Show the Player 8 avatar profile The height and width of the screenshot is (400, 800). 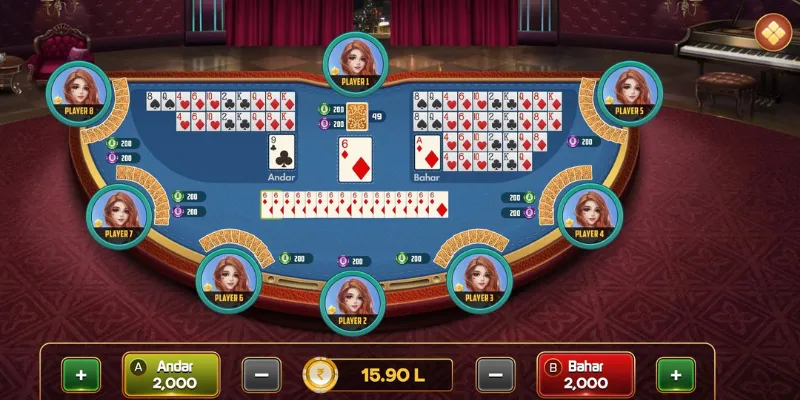click(x=78, y=91)
